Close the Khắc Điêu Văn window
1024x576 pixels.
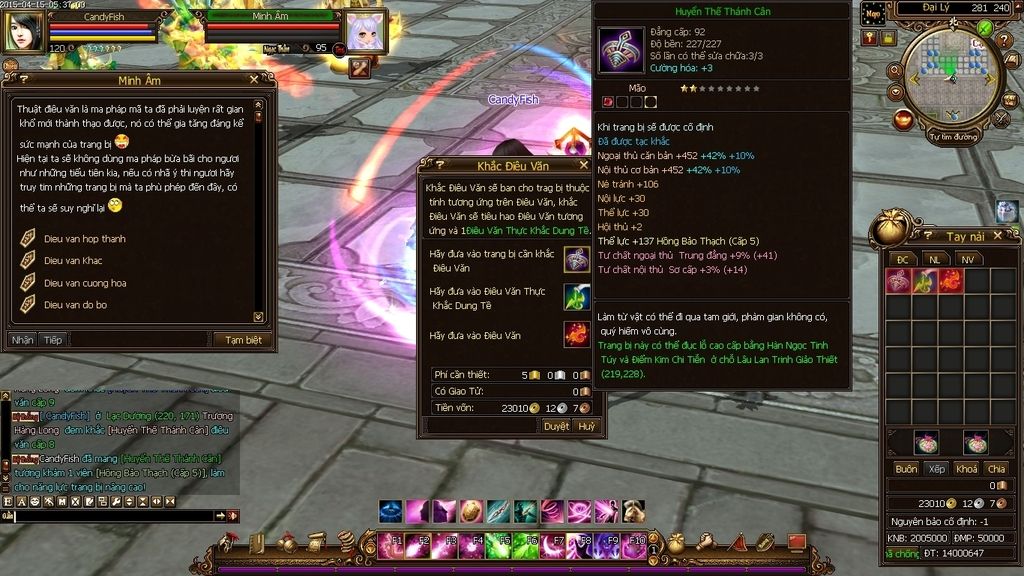coord(584,165)
